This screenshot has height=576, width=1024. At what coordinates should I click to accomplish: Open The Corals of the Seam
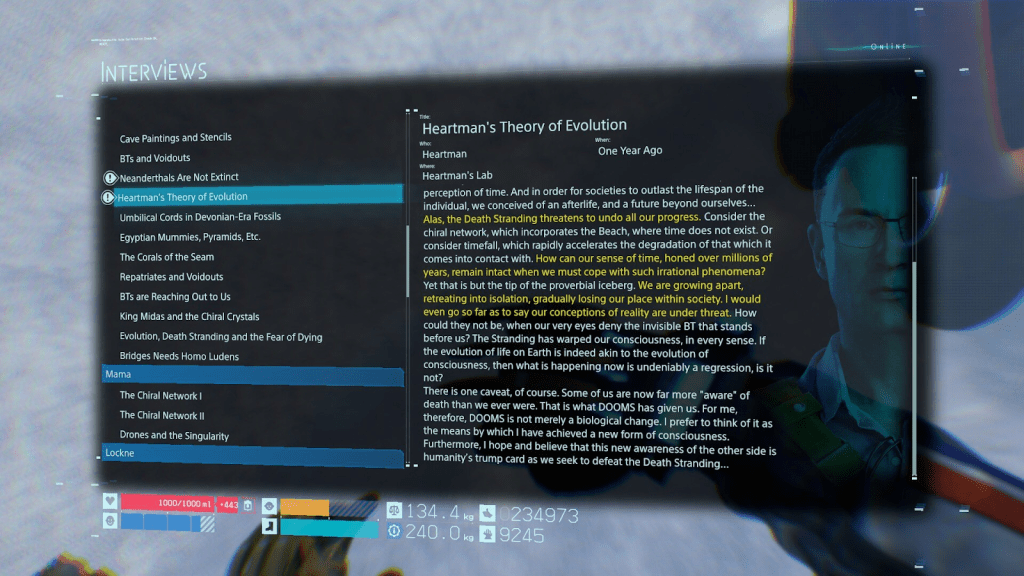coord(168,257)
